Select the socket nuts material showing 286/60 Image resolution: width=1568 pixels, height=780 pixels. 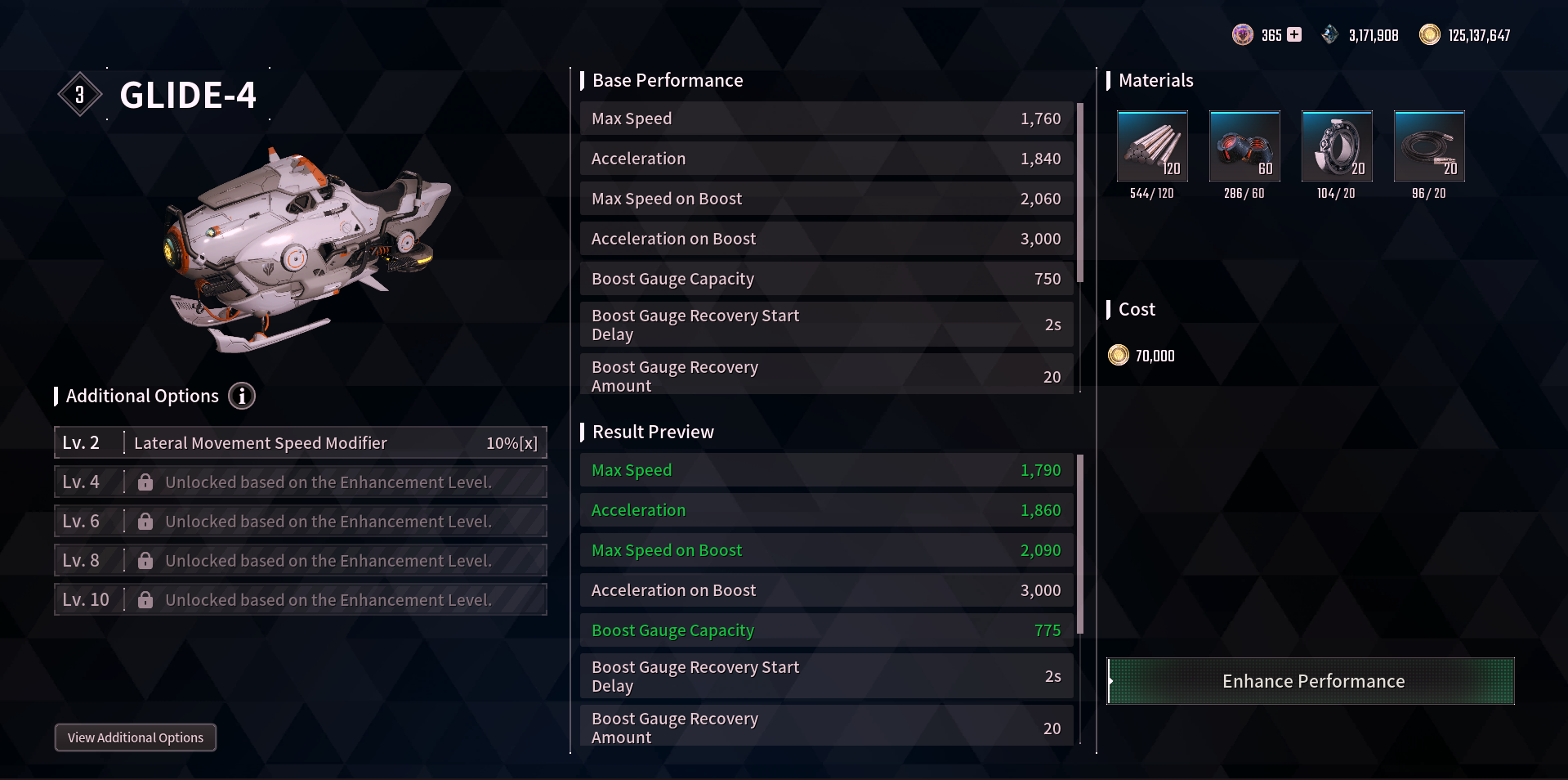pyautogui.click(x=1244, y=147)
